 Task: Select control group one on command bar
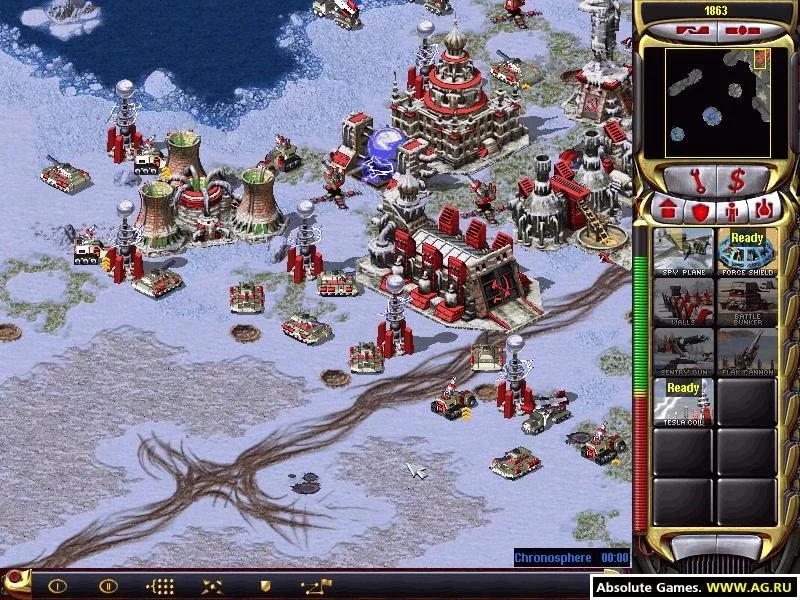57,585
